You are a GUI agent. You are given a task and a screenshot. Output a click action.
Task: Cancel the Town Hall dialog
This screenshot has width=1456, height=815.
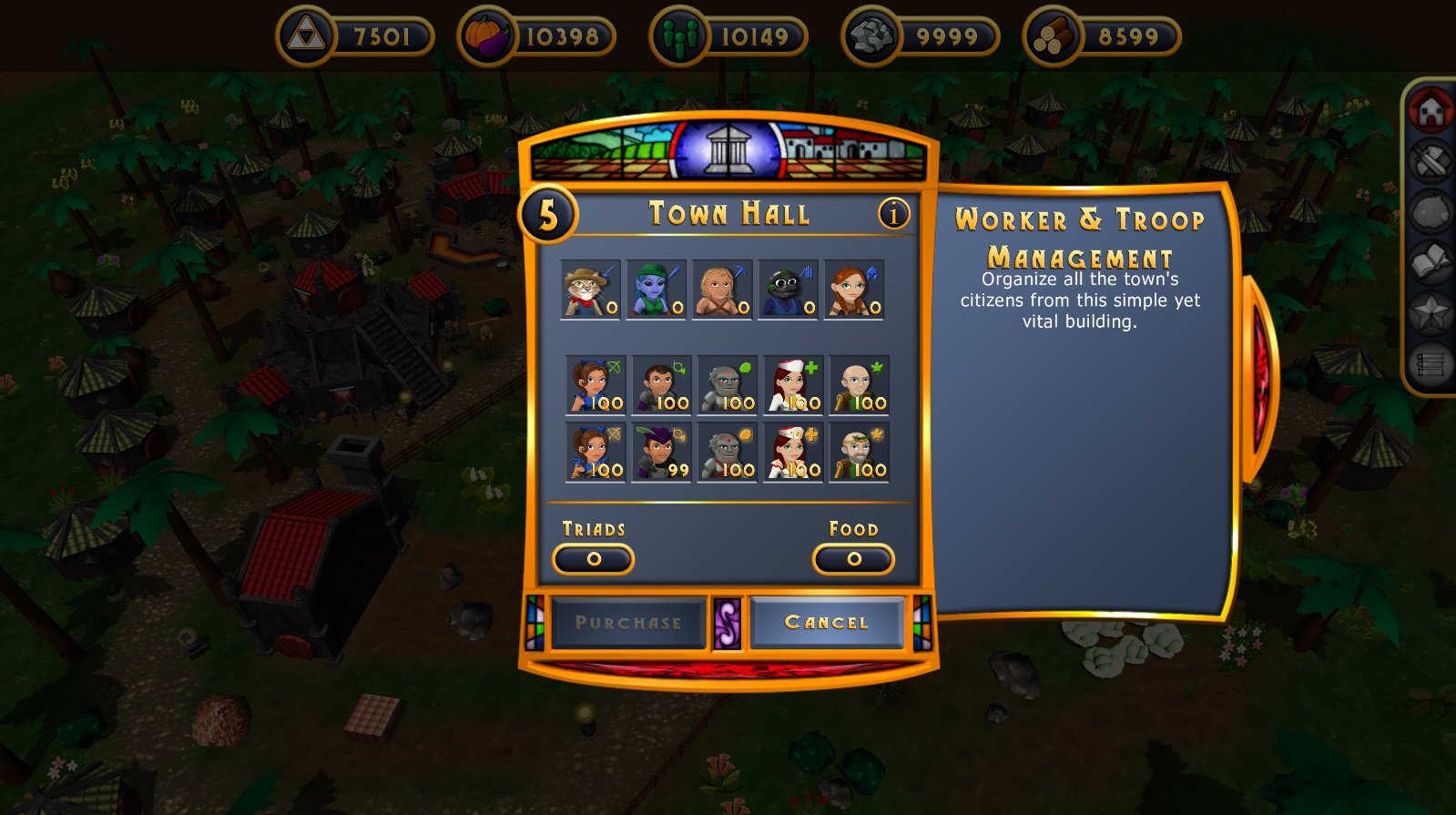point(827,623)
